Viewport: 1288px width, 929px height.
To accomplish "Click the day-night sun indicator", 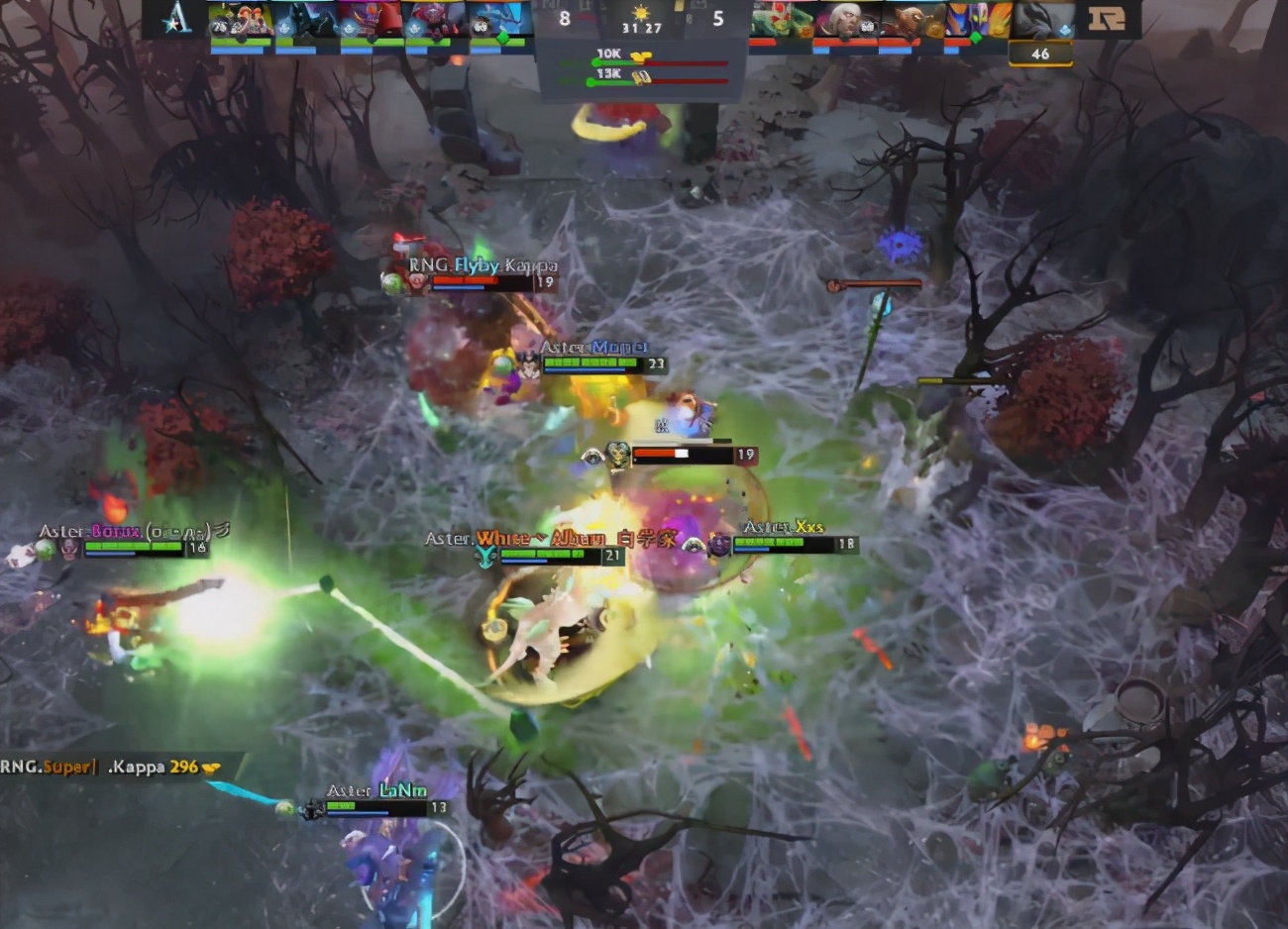I will [x=641, y=14].
